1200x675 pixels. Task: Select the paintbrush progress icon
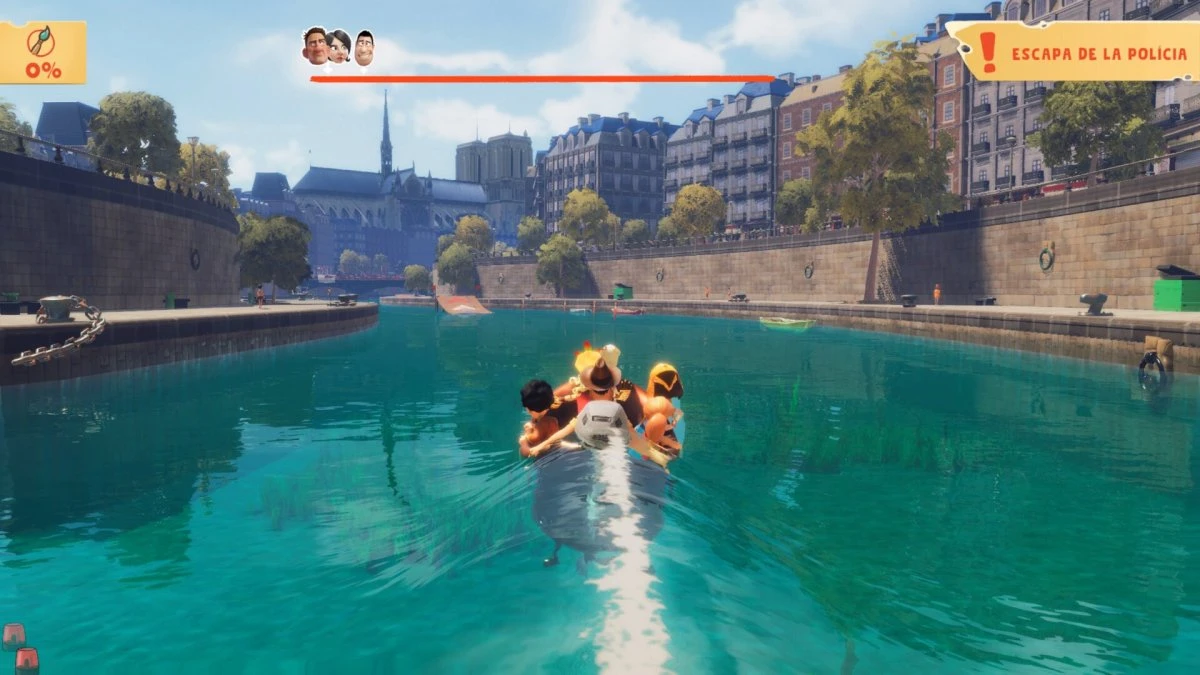click(x=42, y=41)
